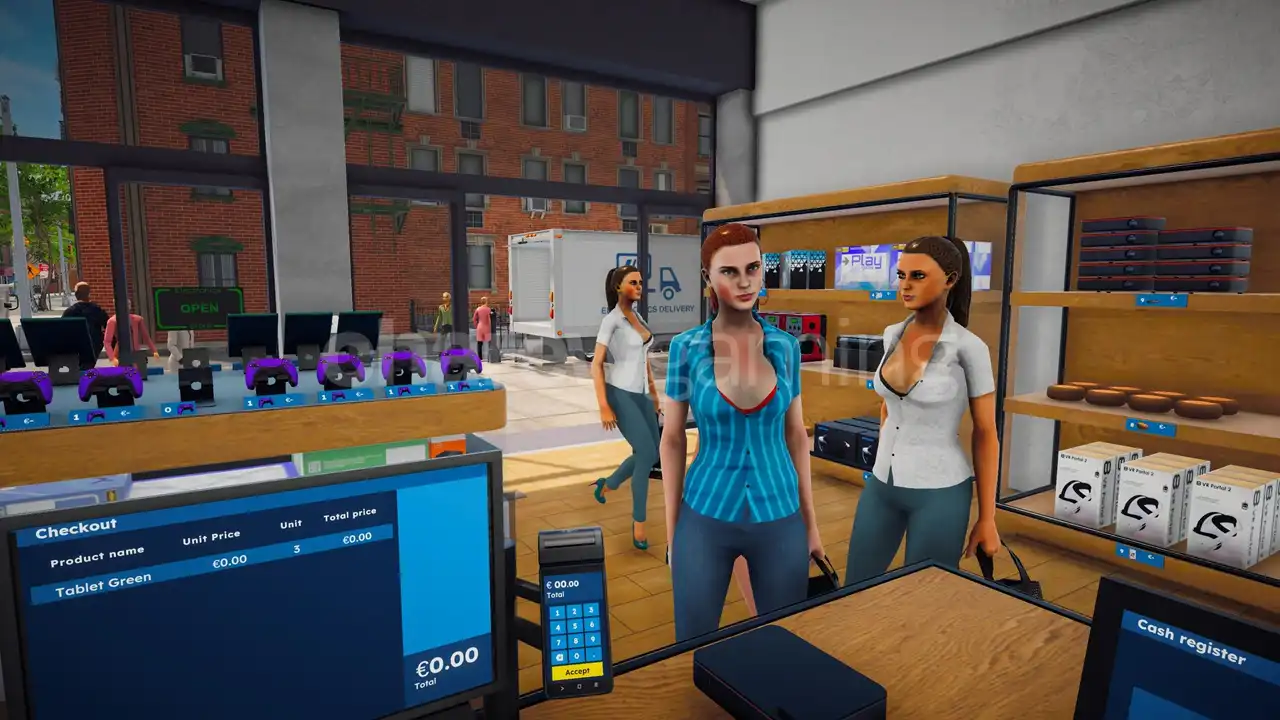
Task: Tap number 8 on the card terminal
Action: [x=576, y=641]
